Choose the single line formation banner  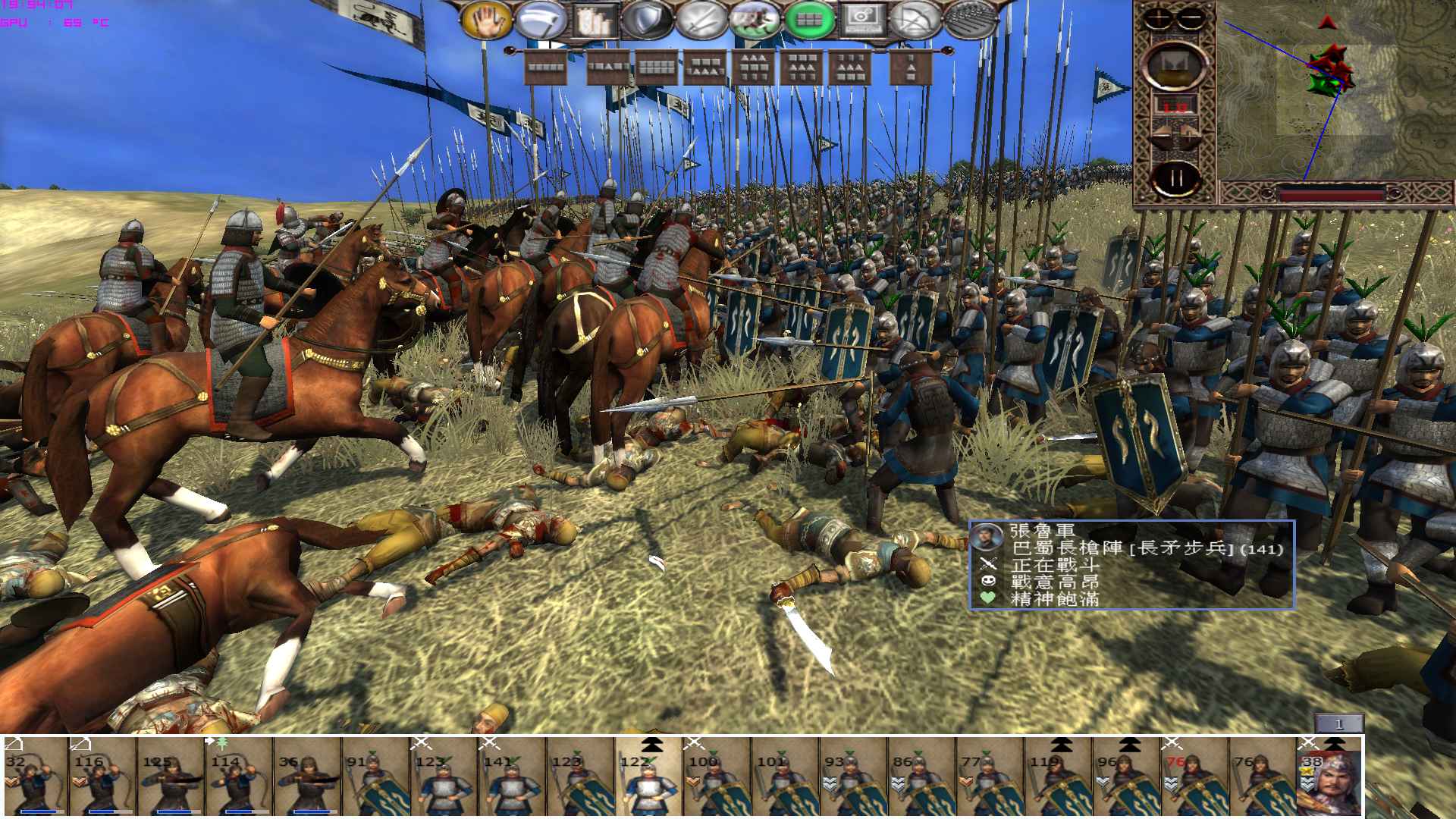click(x=546, y=69)
